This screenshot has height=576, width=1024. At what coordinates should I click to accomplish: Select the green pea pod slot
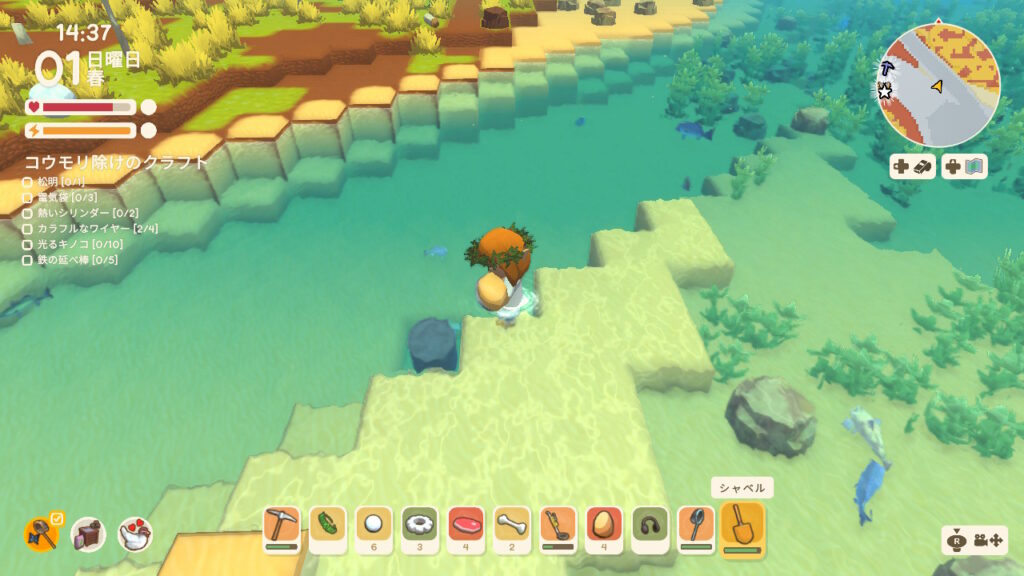tap(328, 525)
